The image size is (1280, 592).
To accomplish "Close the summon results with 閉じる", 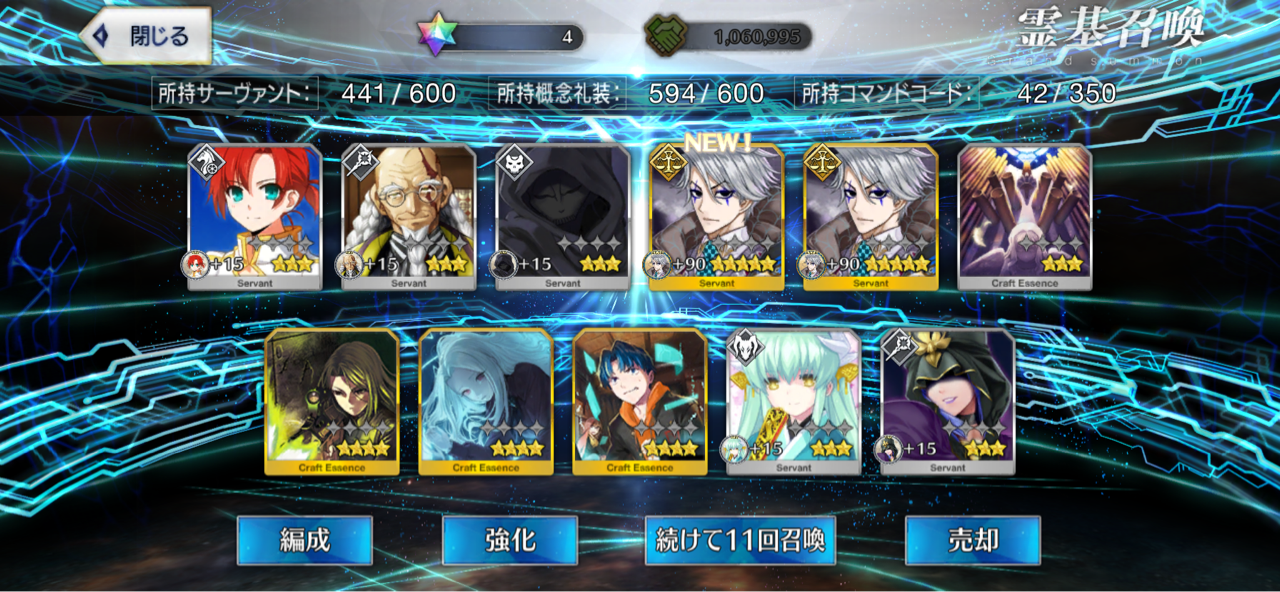I will click(146, 36).
